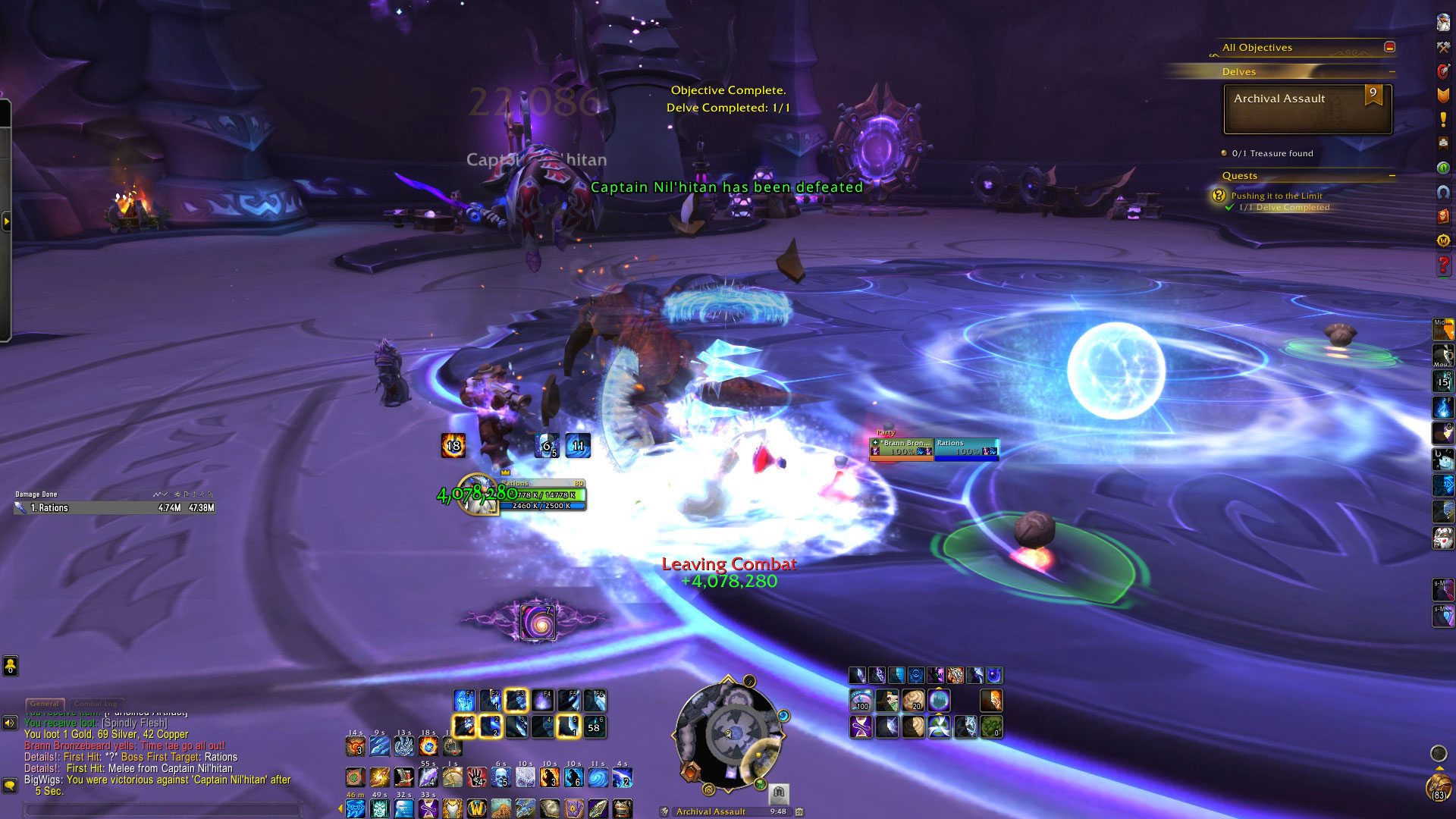This screenshot has height=819, width=1456.
Task: Switch to the General chat tab
Action: [x=45, y=704]
